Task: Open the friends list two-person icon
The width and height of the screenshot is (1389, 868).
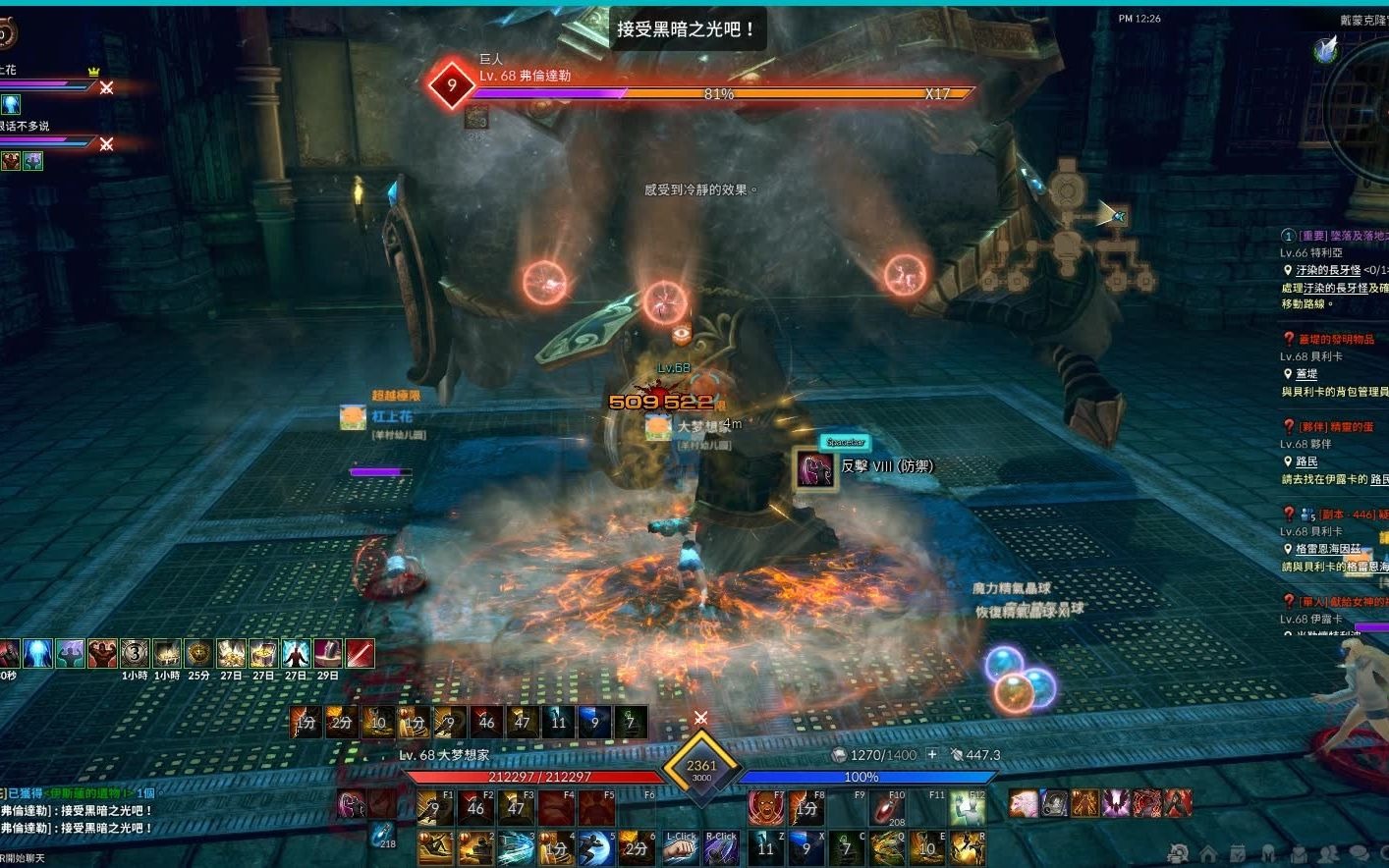Action: 1328,853
